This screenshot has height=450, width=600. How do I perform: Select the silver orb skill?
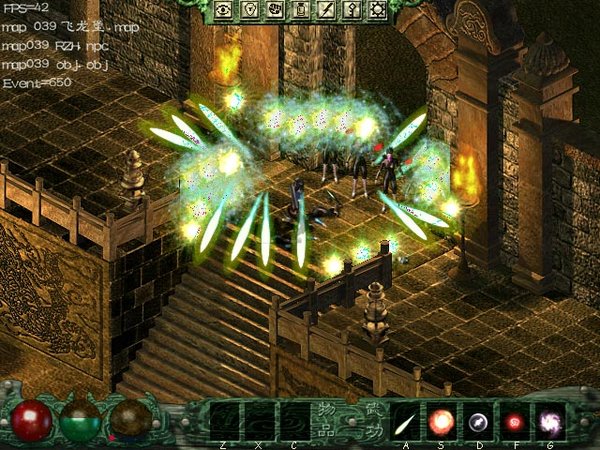[478, 419]
